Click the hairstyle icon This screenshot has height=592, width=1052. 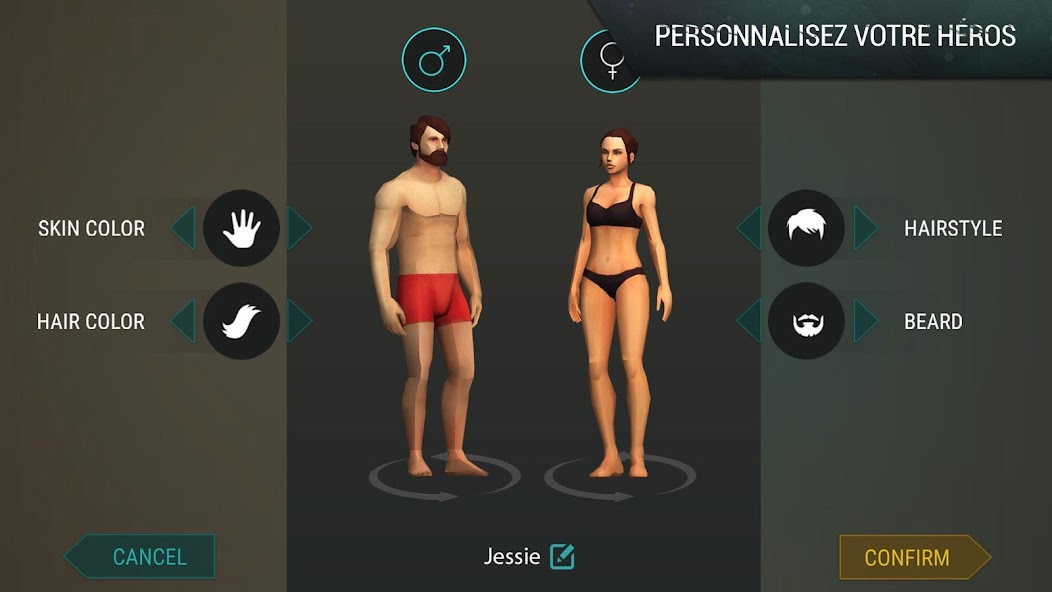(x=806, y=228)
